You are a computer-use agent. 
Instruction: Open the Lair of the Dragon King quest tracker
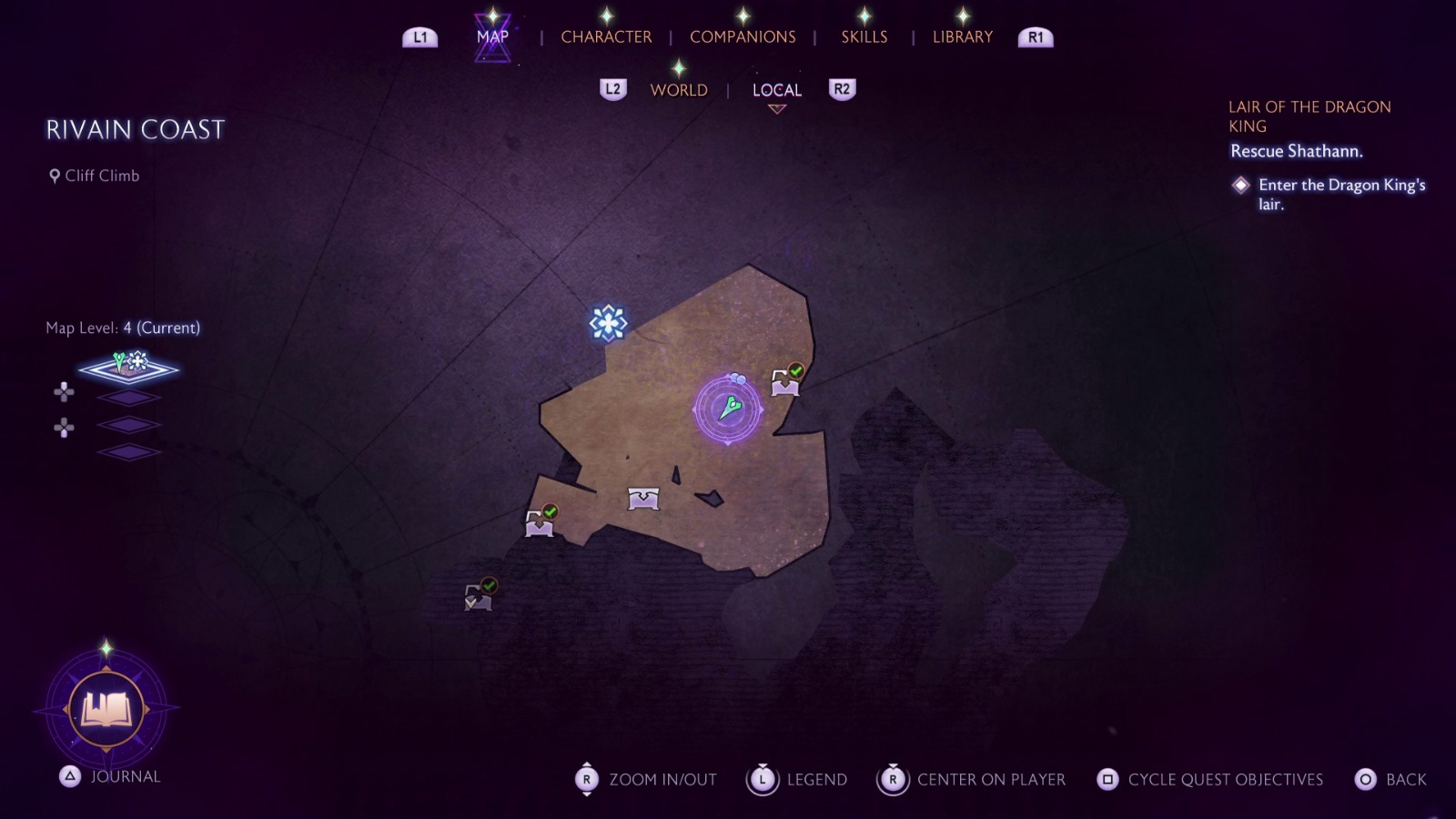(1309, 116)
